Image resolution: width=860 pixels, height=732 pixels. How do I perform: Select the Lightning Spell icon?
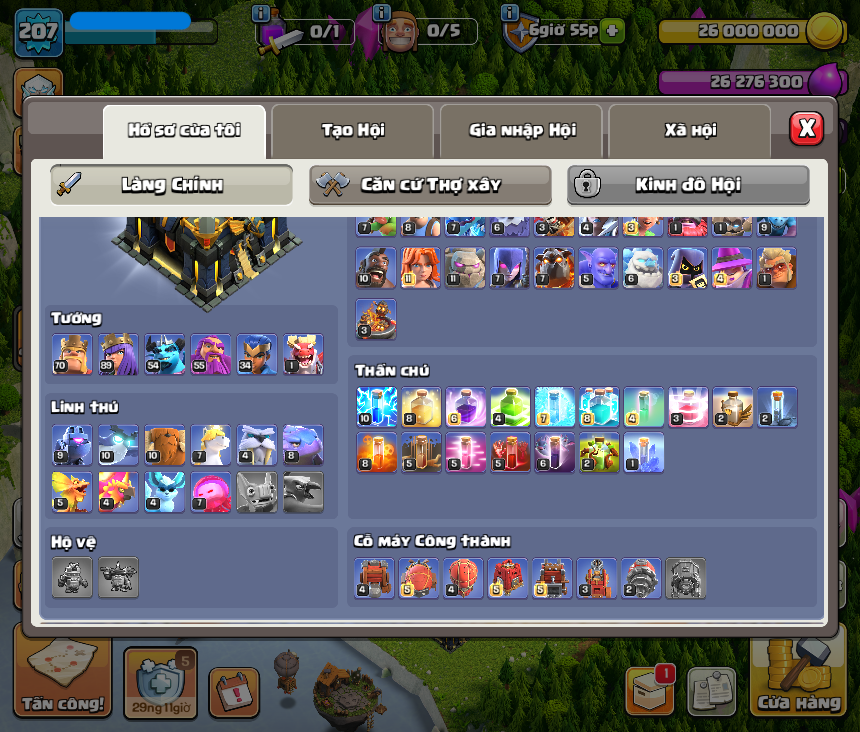376,407
